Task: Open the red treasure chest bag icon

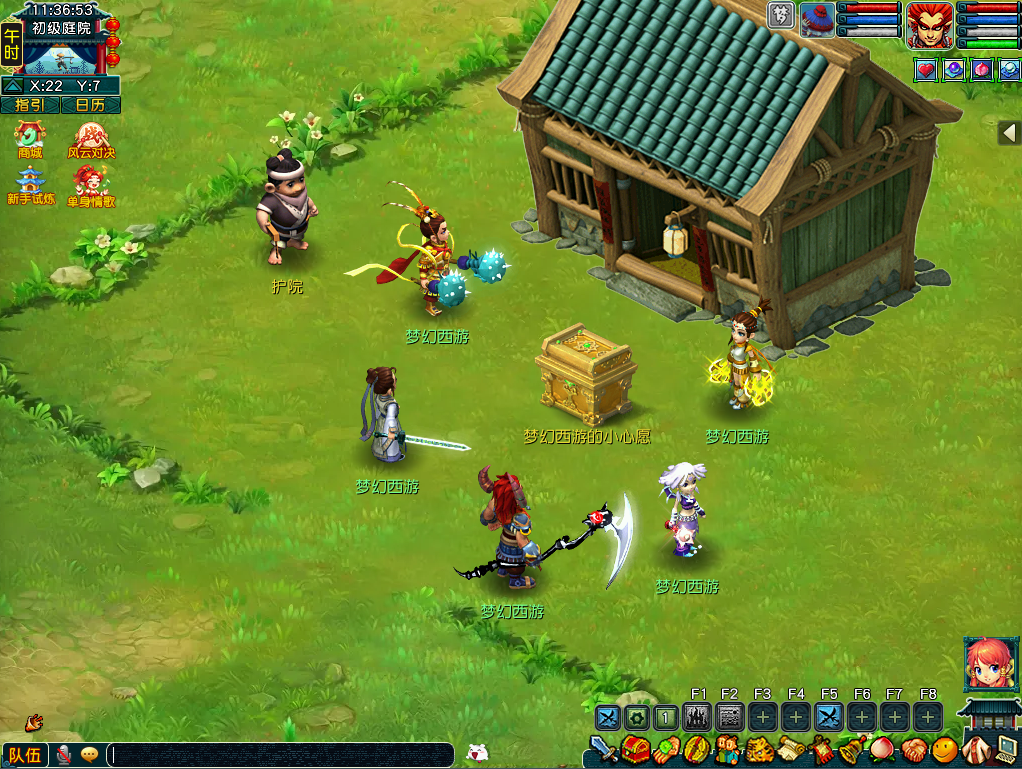Action: (x=635, y=749)
